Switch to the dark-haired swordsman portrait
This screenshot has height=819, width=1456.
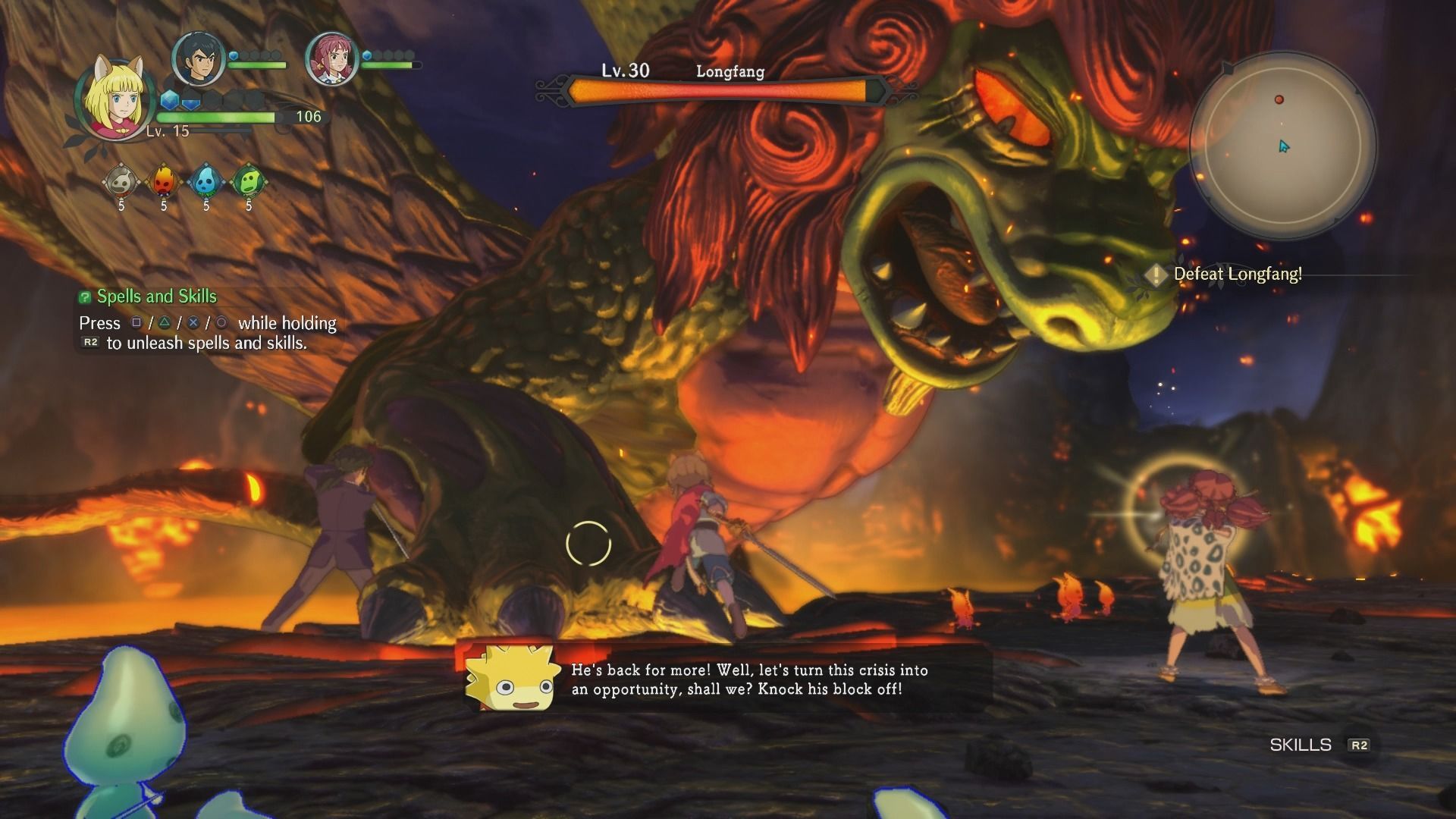point(199,58)
